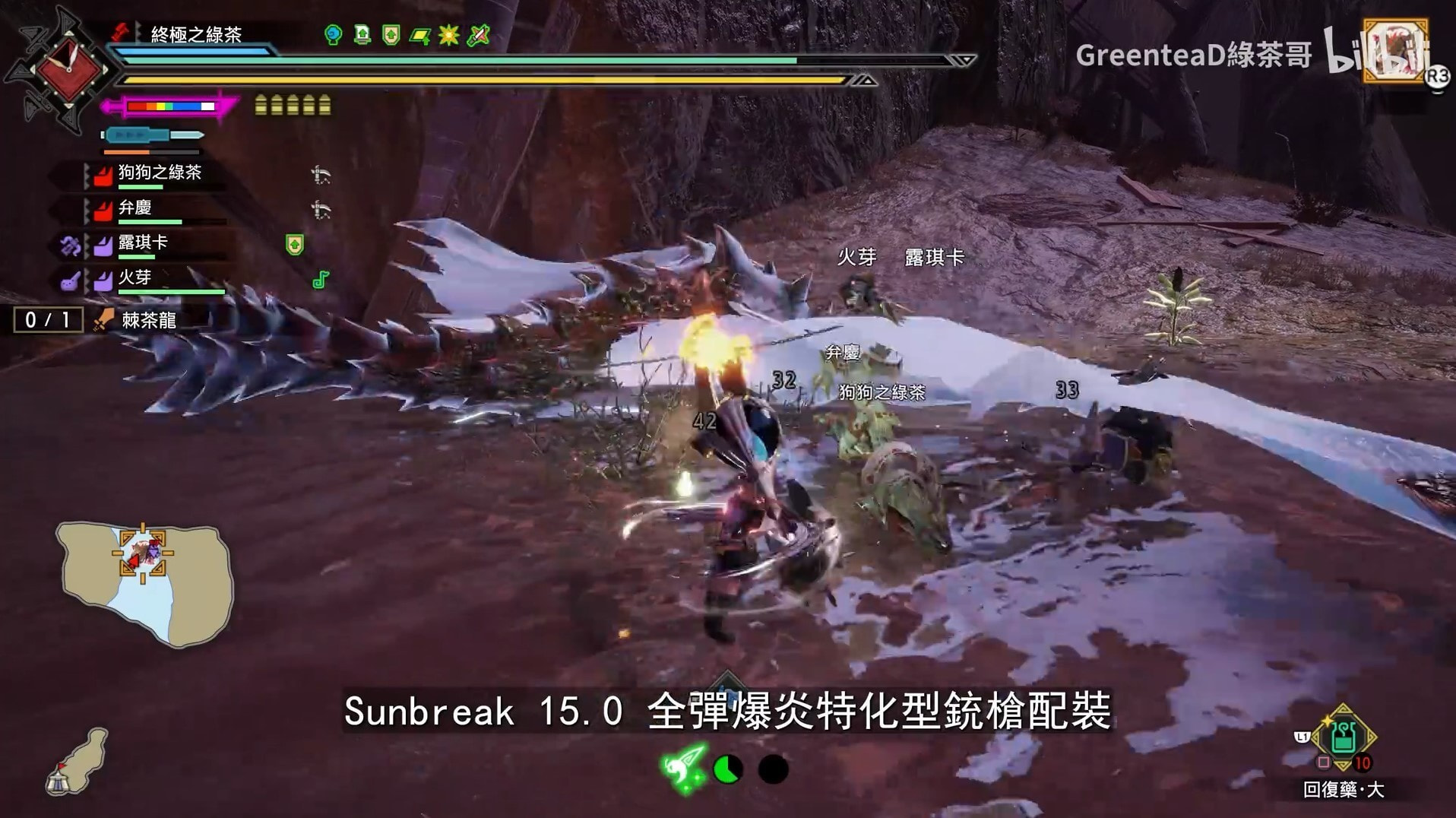1456x818 pixels.
Task: Select party member 弁慶
Action: tap(135, 208)
